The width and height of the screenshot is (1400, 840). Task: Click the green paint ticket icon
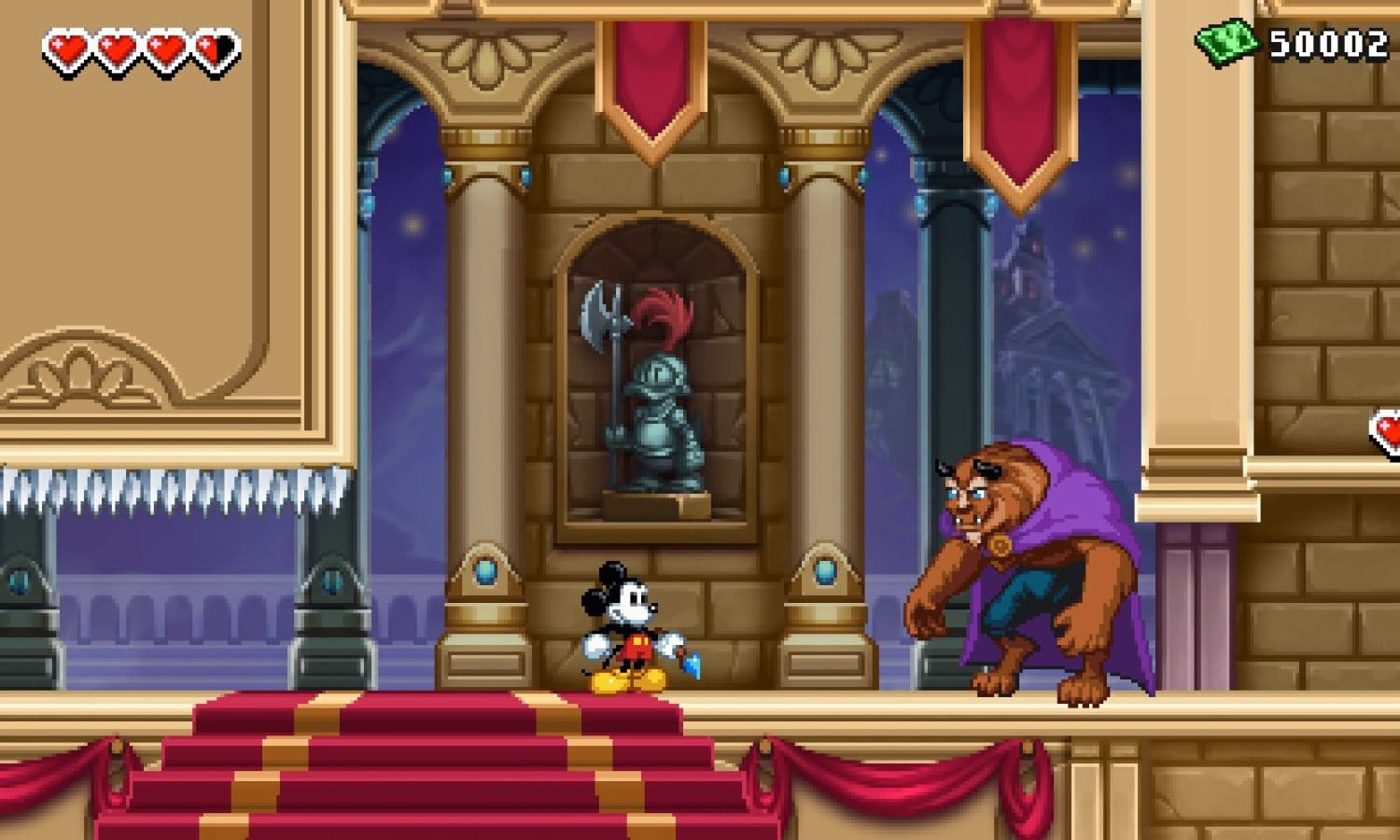(x=1226, y=42)
